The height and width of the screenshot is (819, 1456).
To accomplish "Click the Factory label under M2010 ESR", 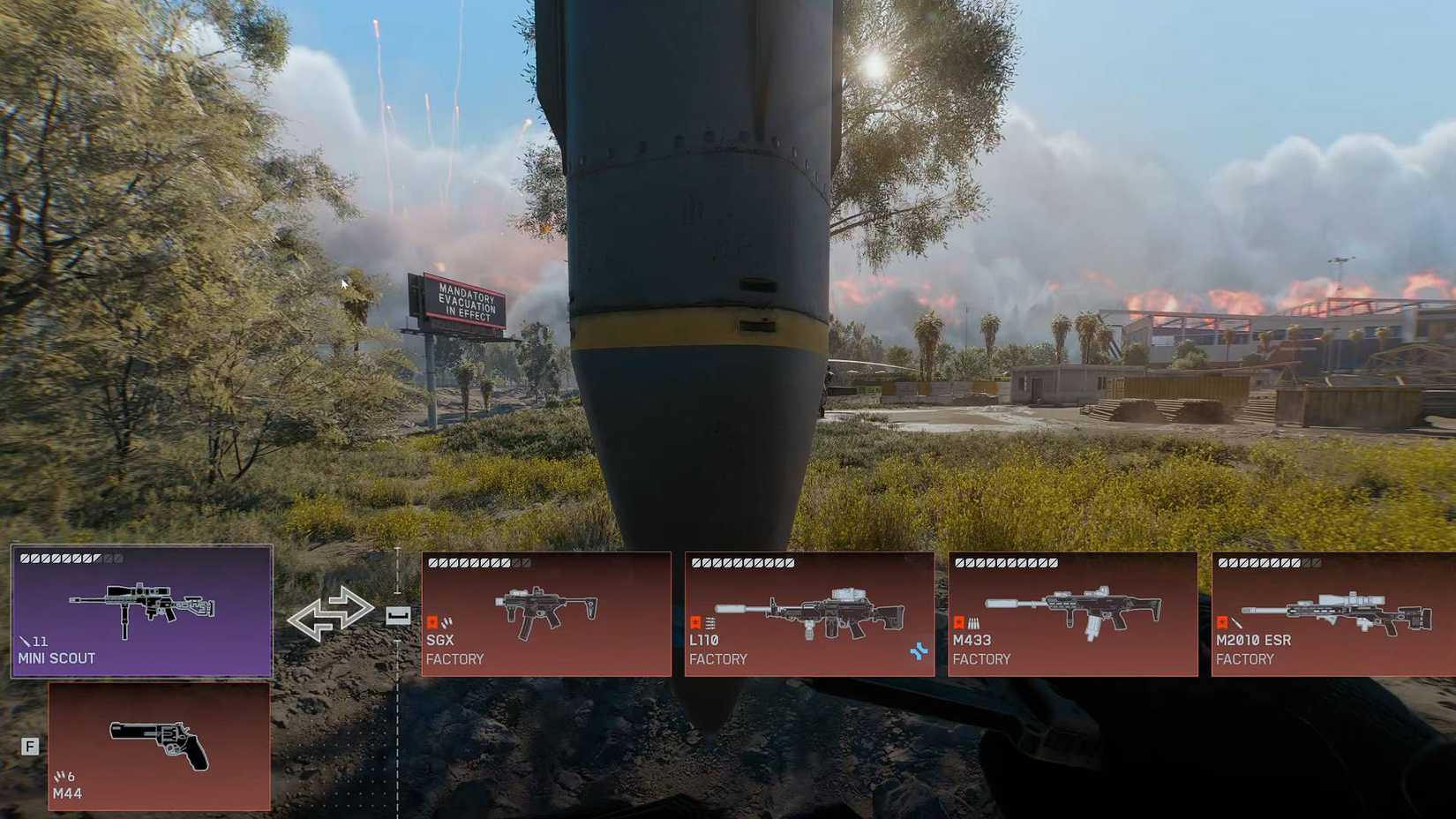I will 1246,659.
